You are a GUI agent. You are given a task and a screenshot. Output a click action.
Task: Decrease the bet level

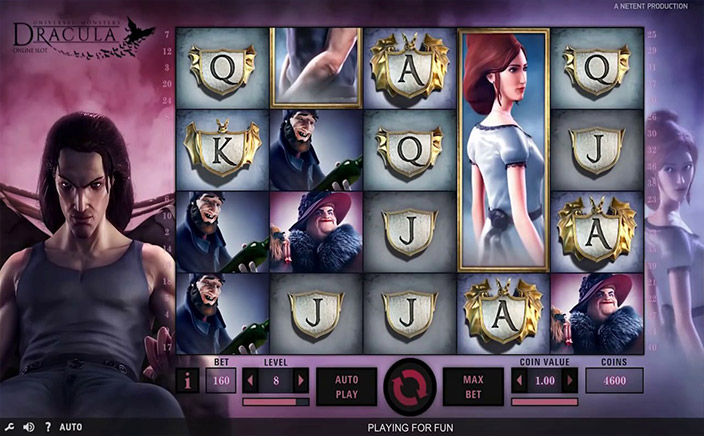pyautogui.click(x=249, y=380)
